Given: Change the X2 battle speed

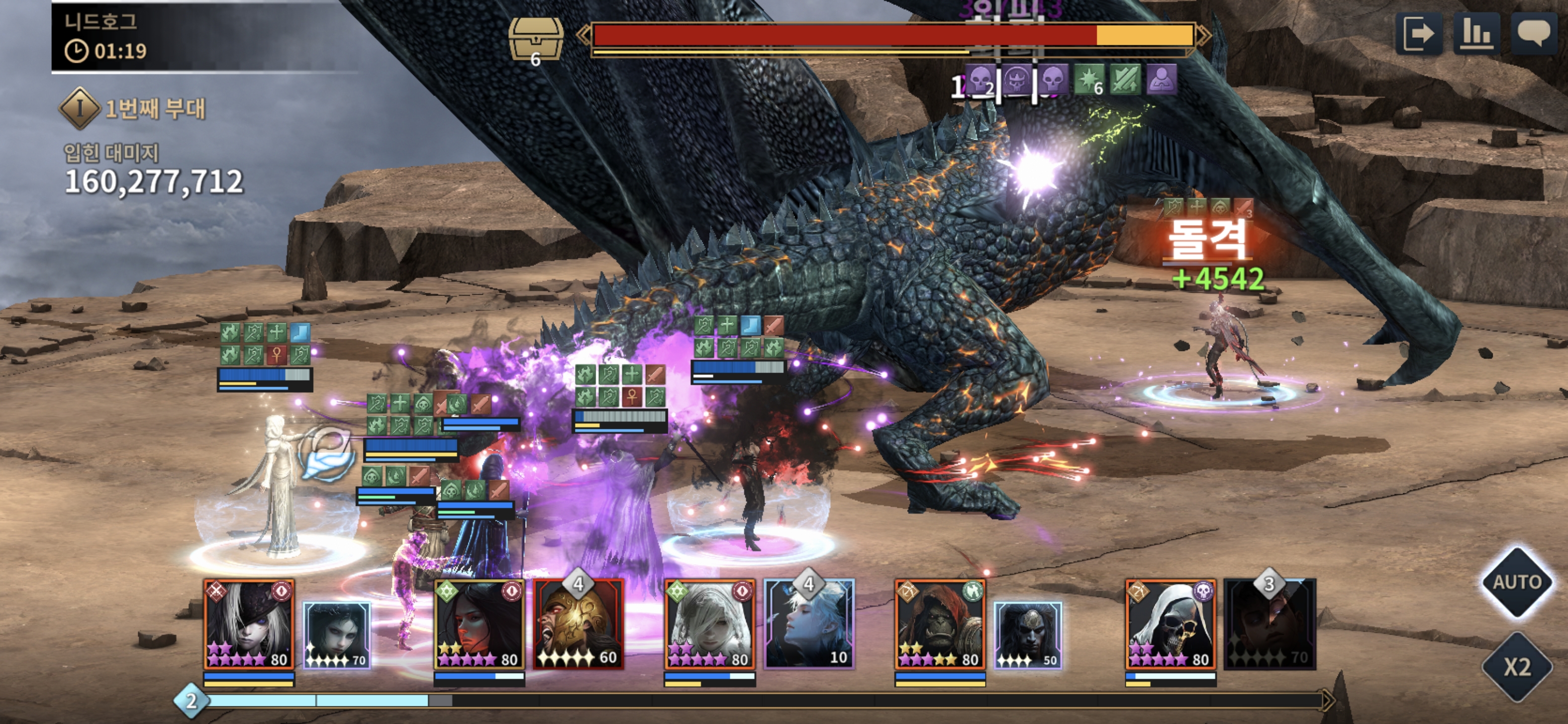Looking at the screenshot, I should click(1517, 667).
